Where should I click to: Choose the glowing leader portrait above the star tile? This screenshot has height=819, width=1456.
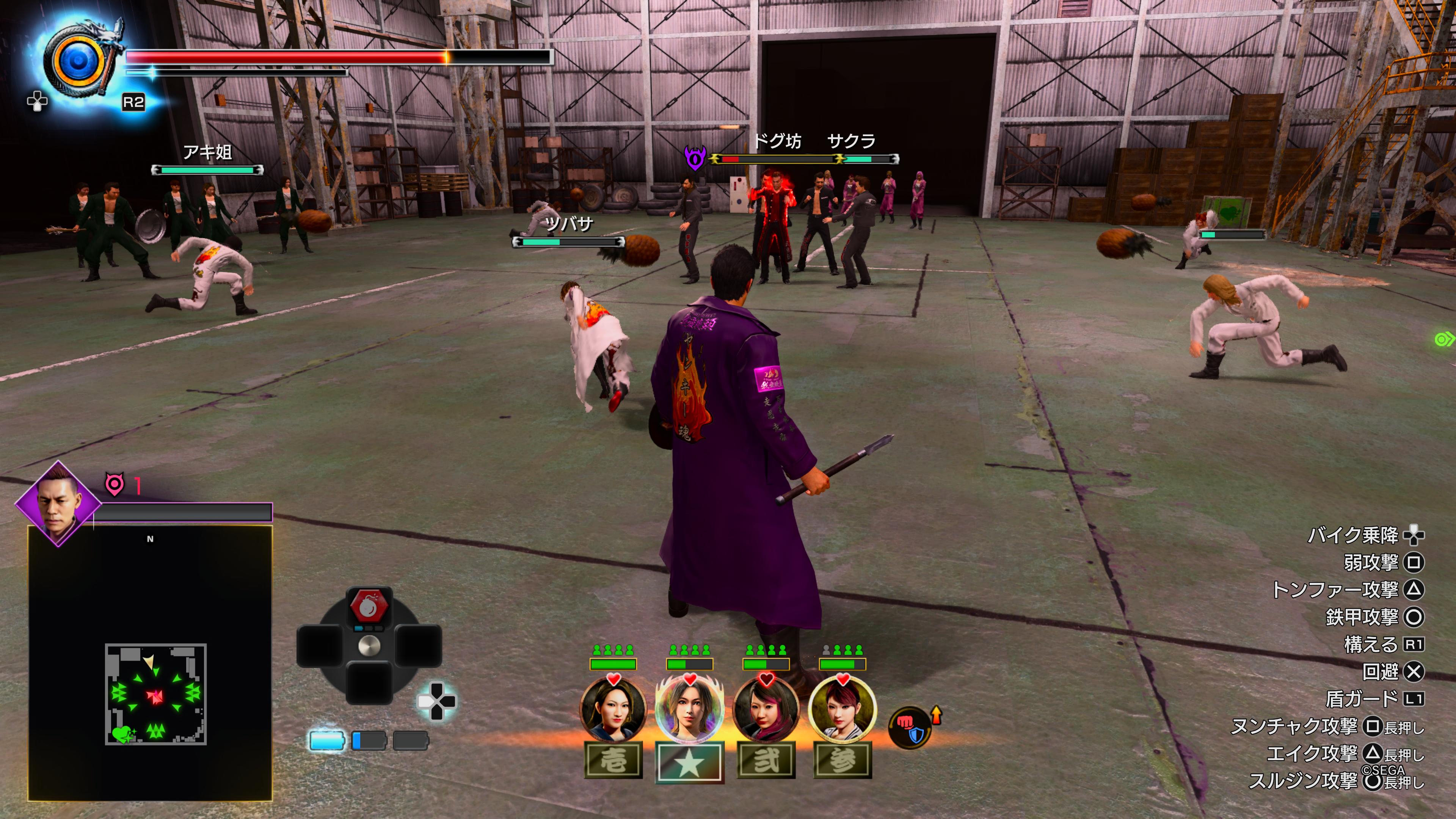click(690, 709)
